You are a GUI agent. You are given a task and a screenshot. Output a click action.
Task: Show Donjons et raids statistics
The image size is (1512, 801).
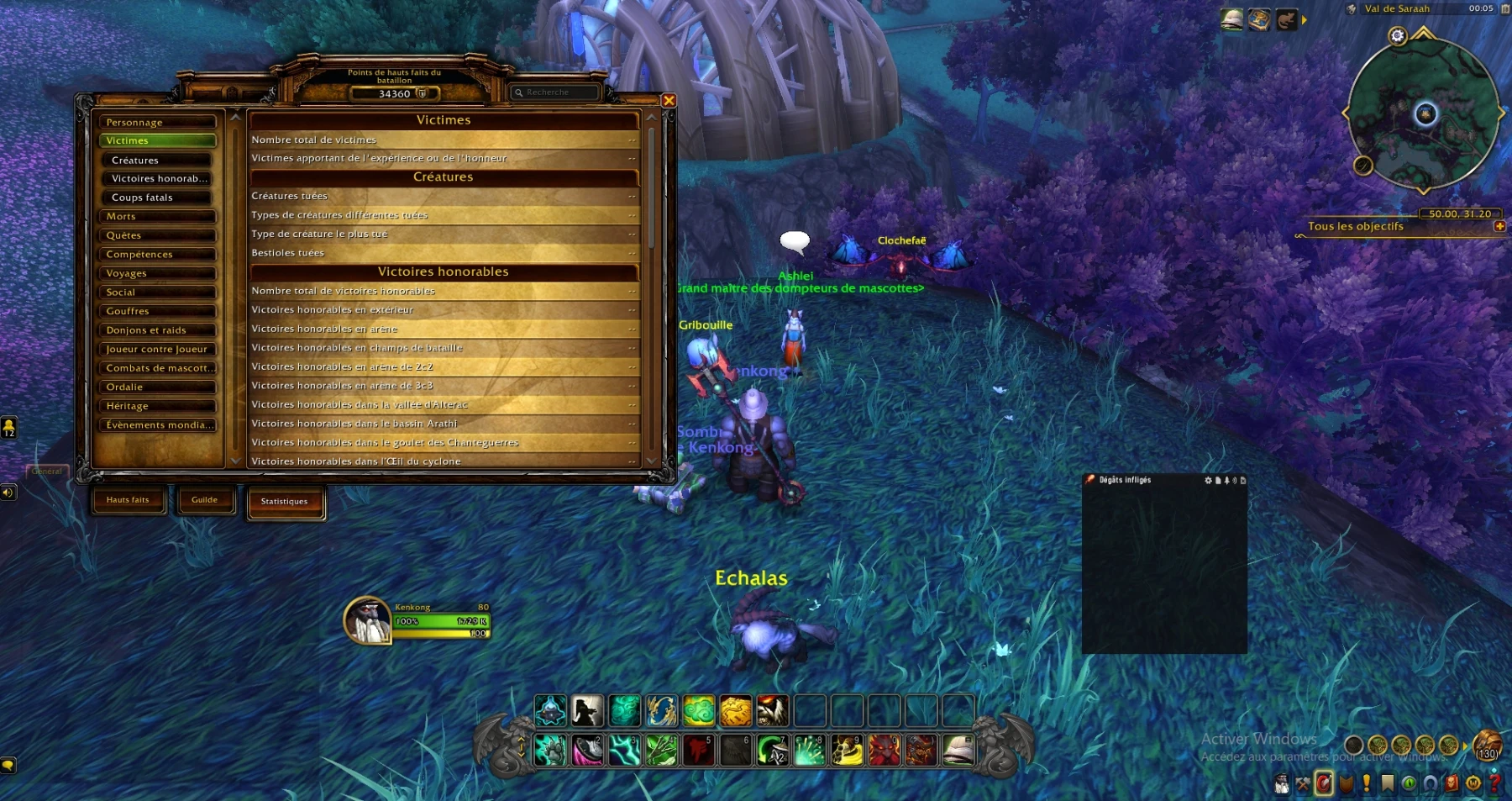[x=157, y=330]
